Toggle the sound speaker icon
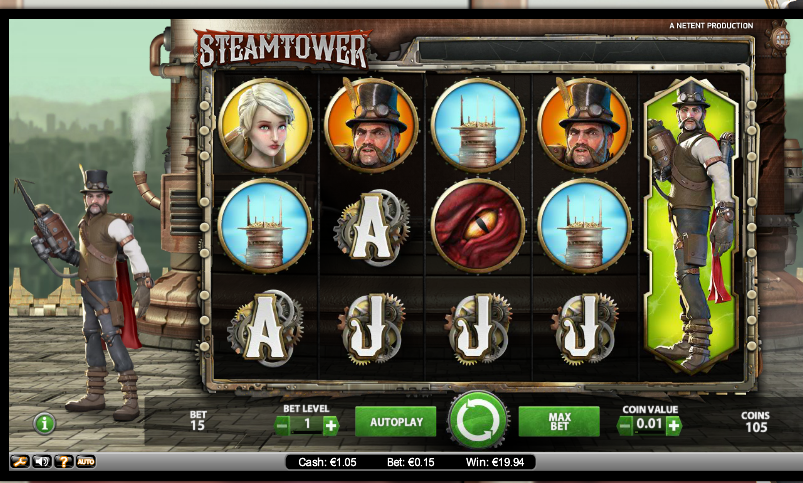 pyautogui.click(x=42, y=462)
